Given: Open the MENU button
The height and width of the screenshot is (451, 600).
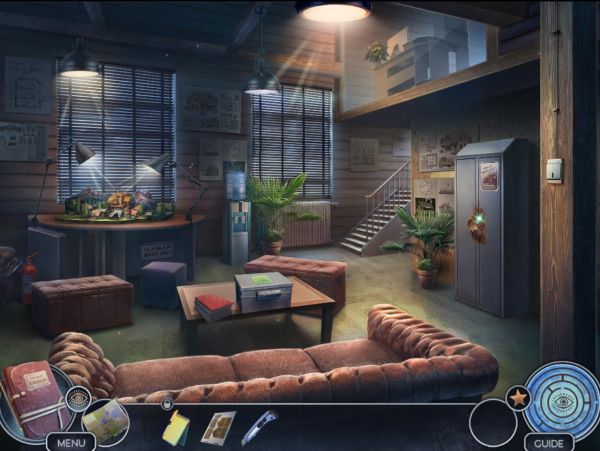Looking at the screenshot, I should (70, 441).
